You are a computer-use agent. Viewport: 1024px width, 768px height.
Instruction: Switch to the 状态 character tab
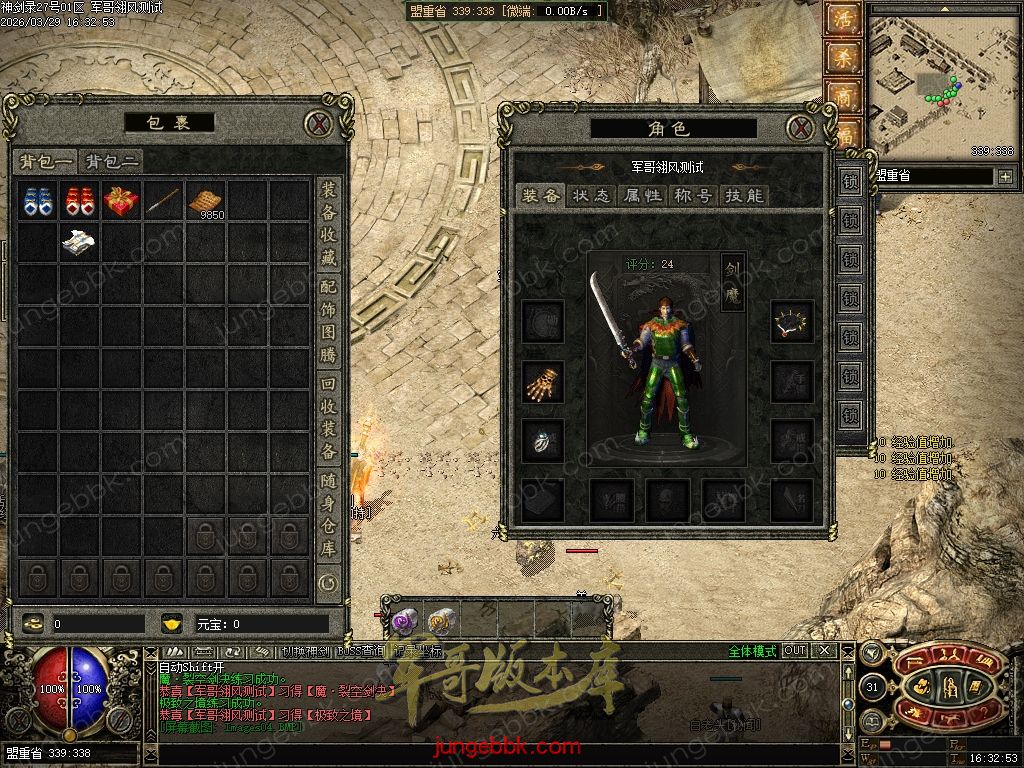coord(591,196)
